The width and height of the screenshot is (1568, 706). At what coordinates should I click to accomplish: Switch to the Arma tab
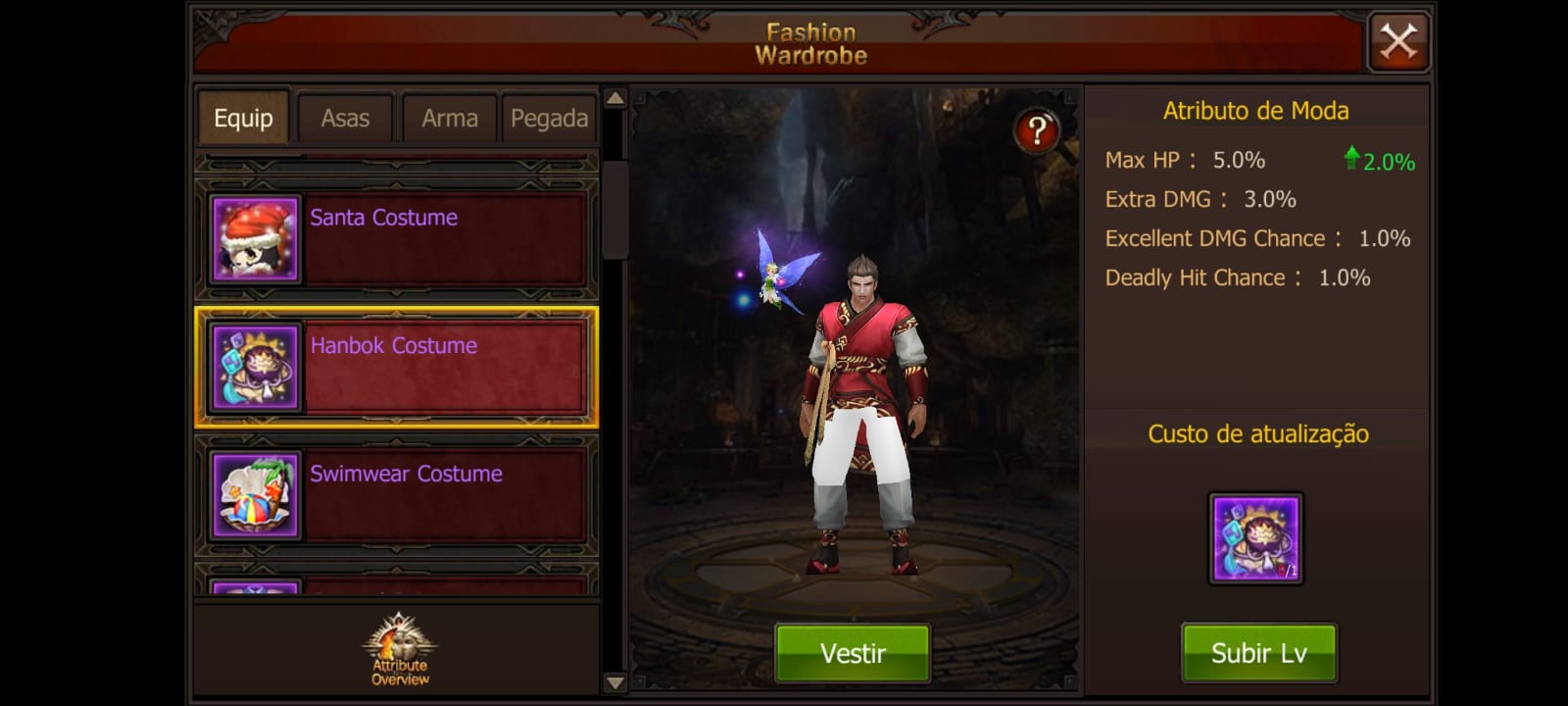tap(449, 119)
